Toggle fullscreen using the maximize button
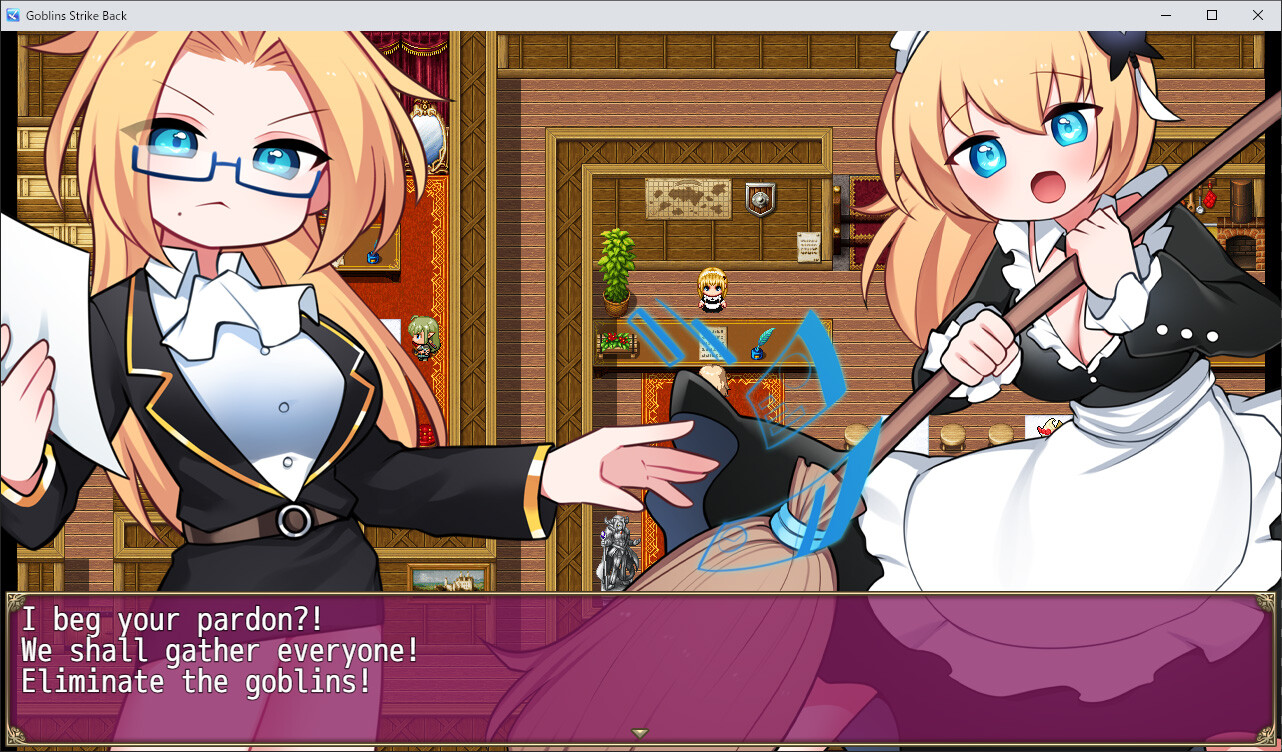This screenshot has width=1282, height=752. point(1211,15)
